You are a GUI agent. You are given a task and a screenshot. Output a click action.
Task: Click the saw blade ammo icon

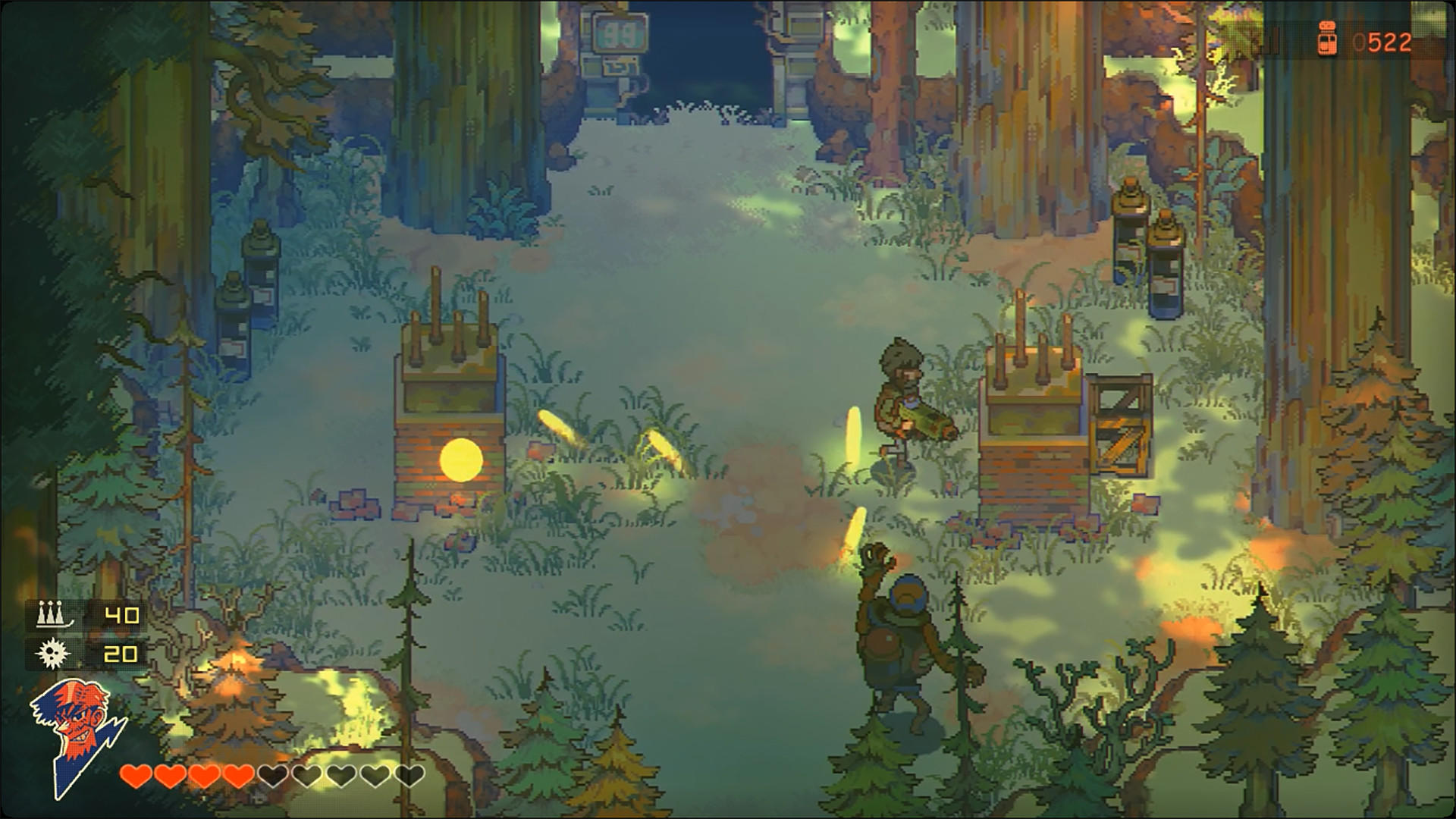[50, 651]
